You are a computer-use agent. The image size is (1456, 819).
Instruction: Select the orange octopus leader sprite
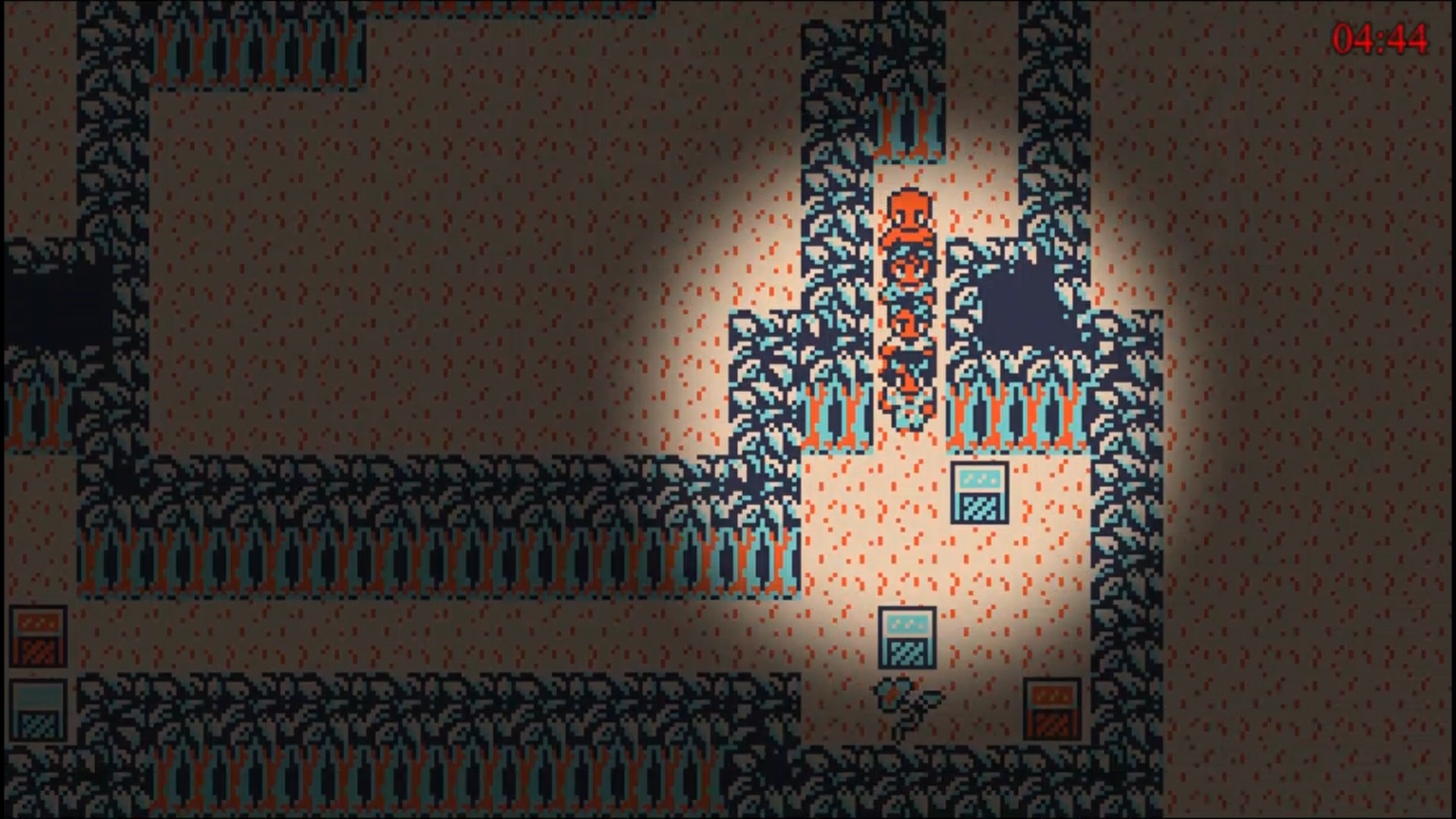point(908,215)
